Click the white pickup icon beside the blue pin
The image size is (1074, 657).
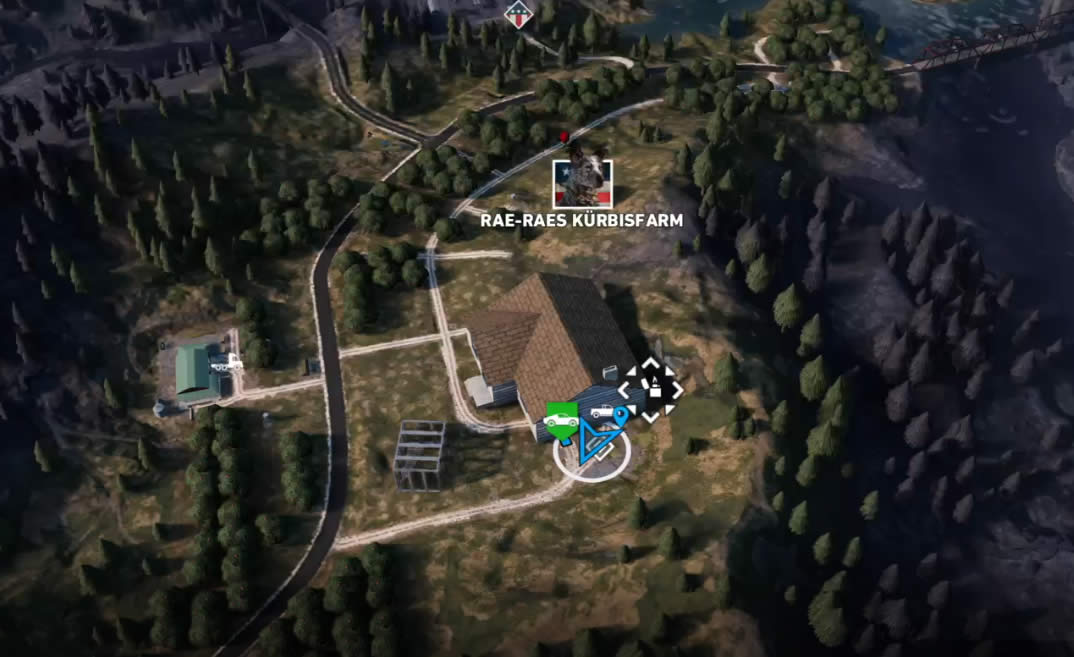click(603, 411)
